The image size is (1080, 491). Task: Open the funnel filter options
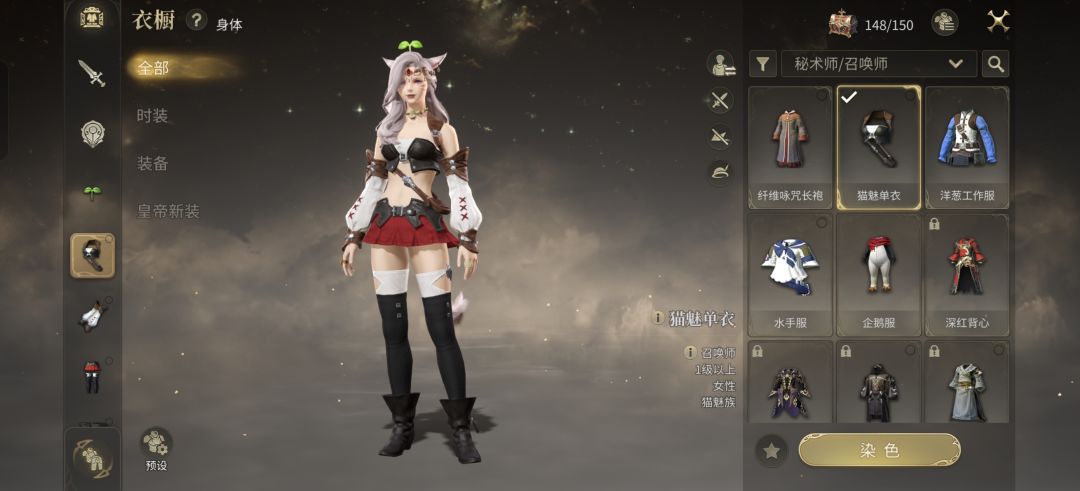[763, 64]
